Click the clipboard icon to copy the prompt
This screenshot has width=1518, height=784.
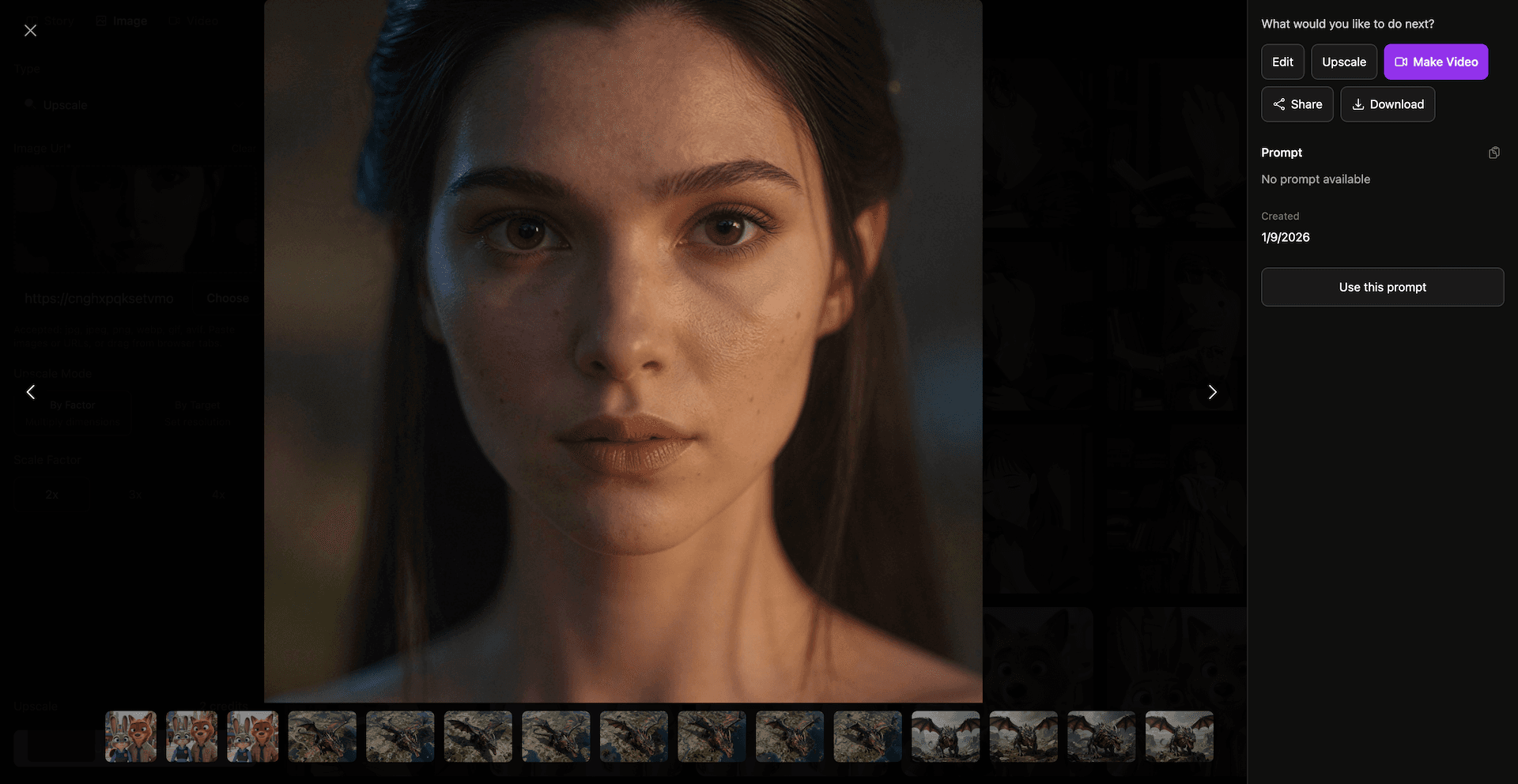coord(1494,153)
